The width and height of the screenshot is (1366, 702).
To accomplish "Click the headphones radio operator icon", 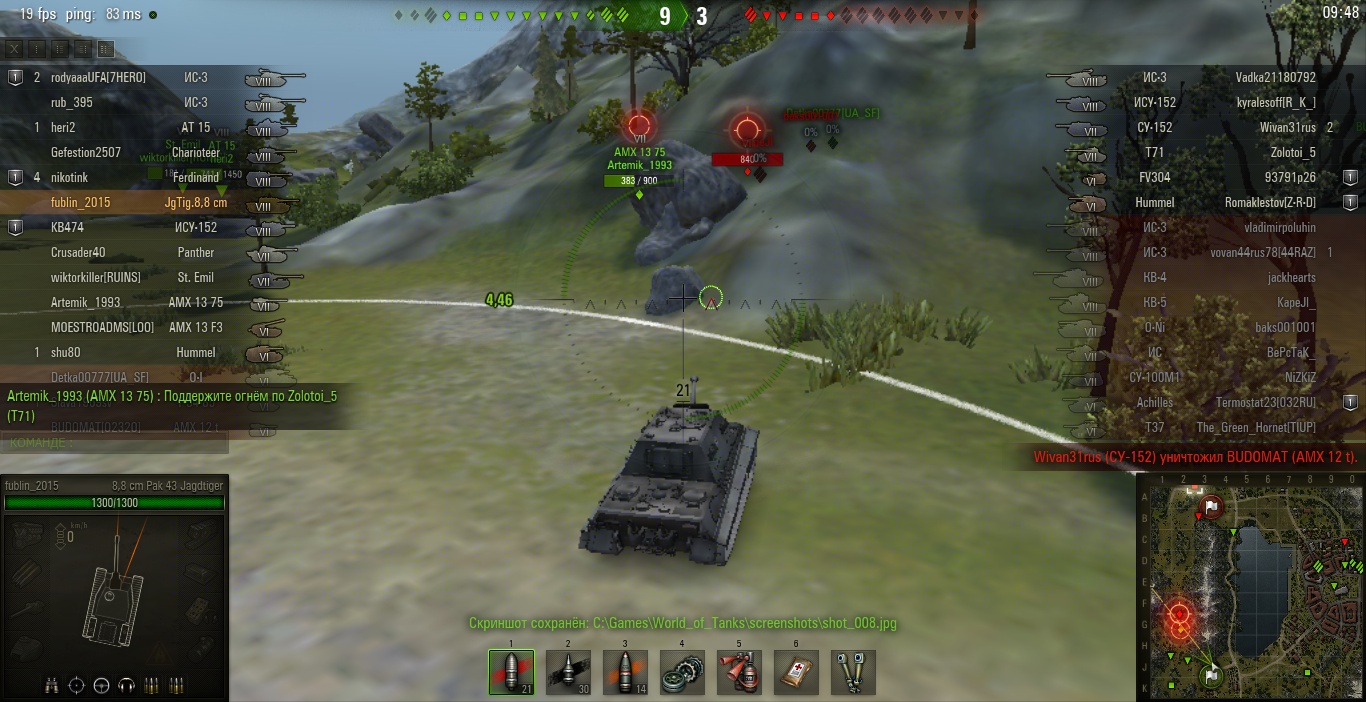I will click(126, 685).
